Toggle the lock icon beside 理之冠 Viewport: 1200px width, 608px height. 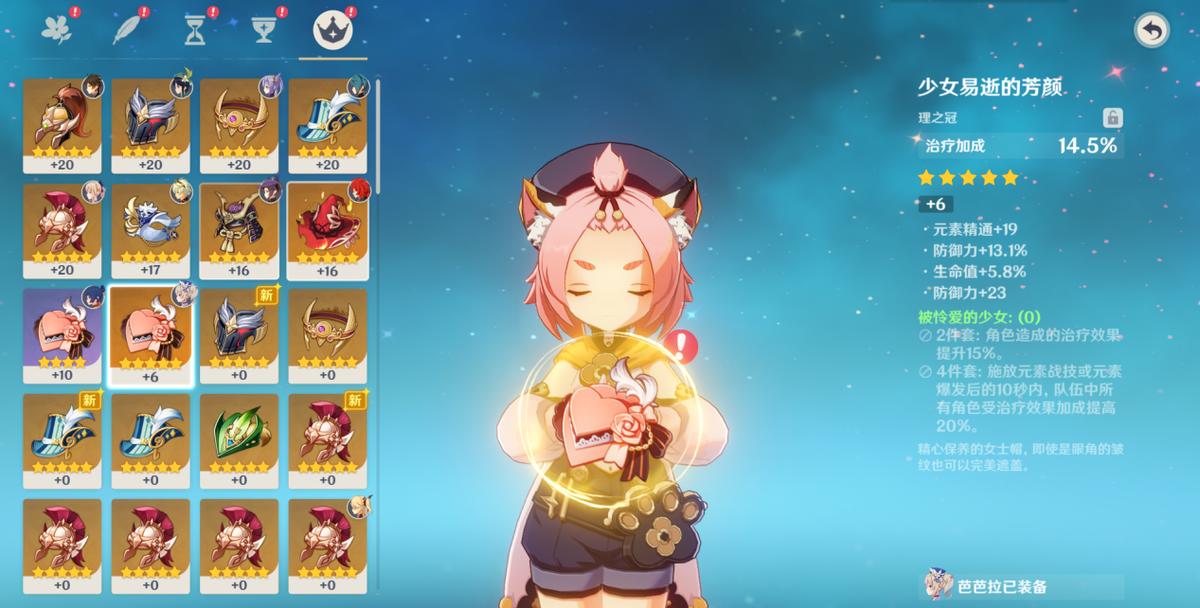(x=1112, y=118)
